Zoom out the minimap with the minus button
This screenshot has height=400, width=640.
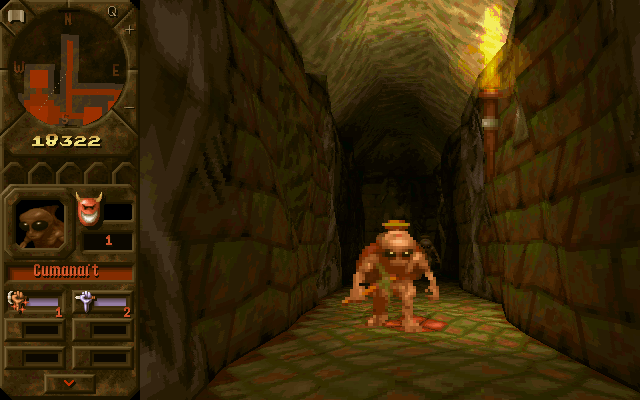pos(129,108)
